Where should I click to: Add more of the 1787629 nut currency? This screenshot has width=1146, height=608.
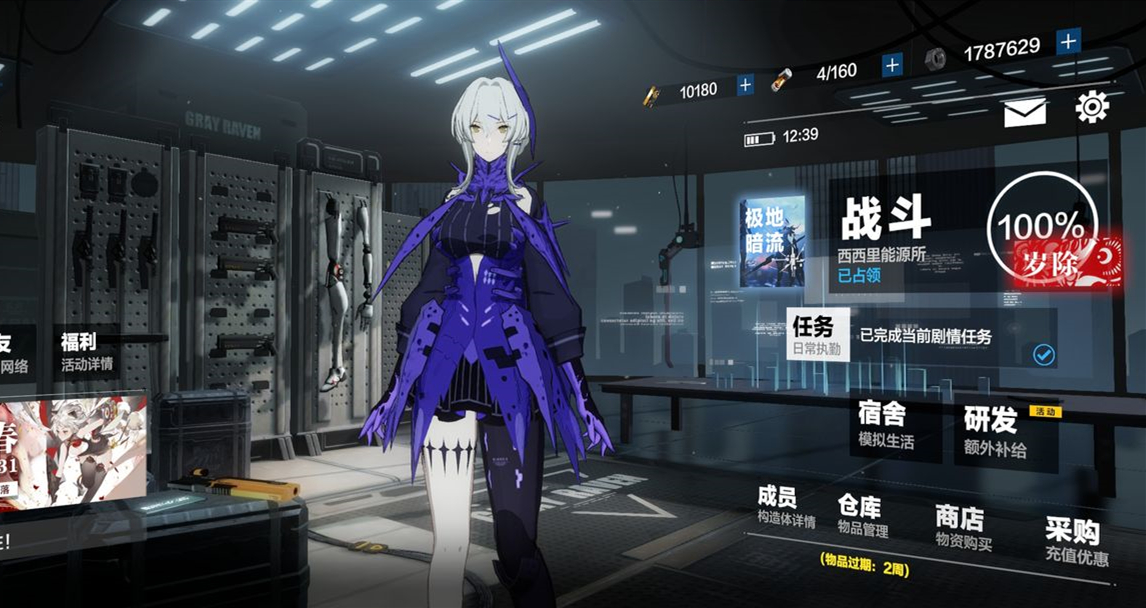coord(1068,41)
